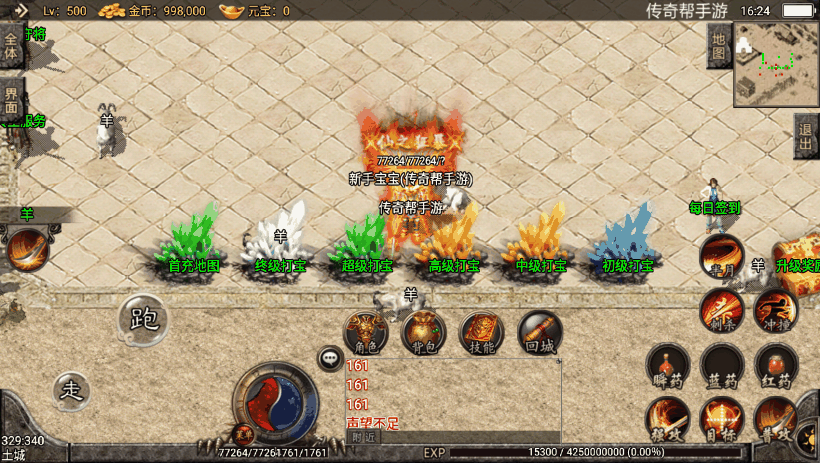Select the 目标 target button
This screenshot has width=820, height=463.
point(721,418)
